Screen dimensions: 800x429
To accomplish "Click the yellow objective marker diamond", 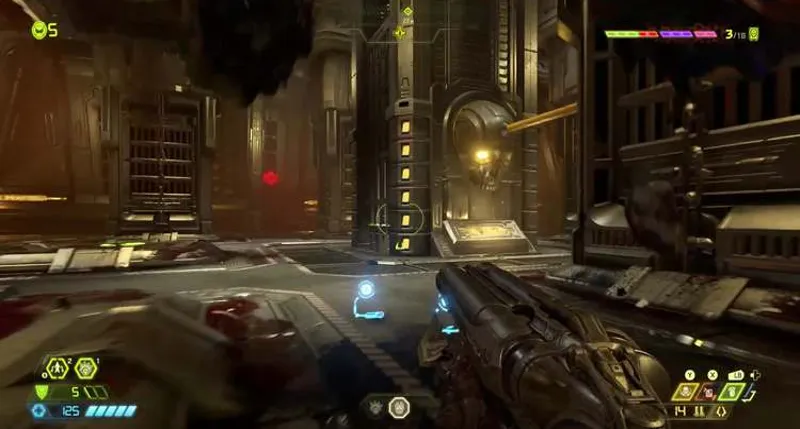I will pos(407,12).
